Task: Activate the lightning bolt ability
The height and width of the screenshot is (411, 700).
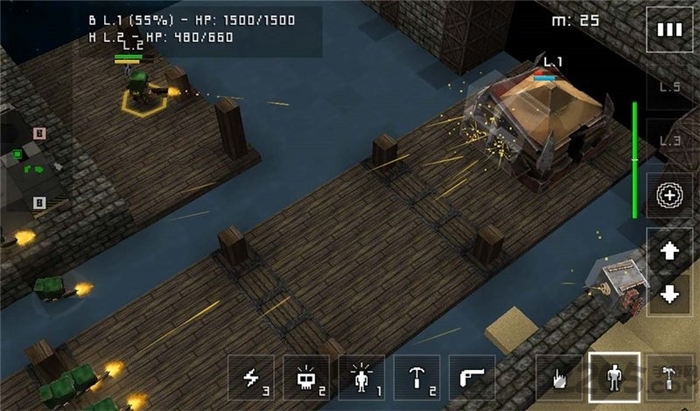Action: 252,379
